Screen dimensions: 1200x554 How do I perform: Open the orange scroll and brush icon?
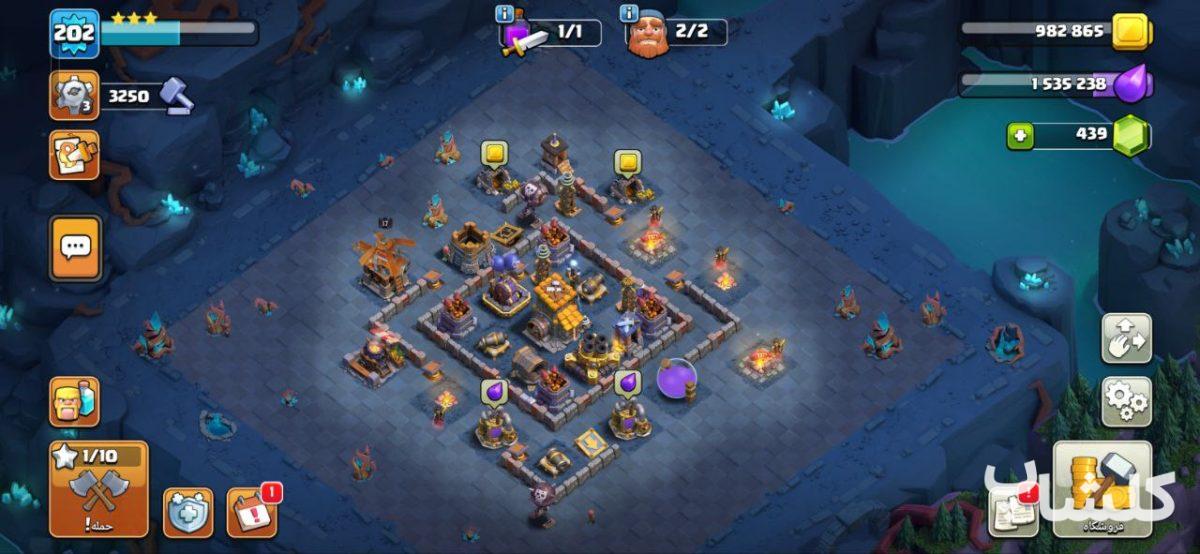pyautogui.click(x=74, y=155)
